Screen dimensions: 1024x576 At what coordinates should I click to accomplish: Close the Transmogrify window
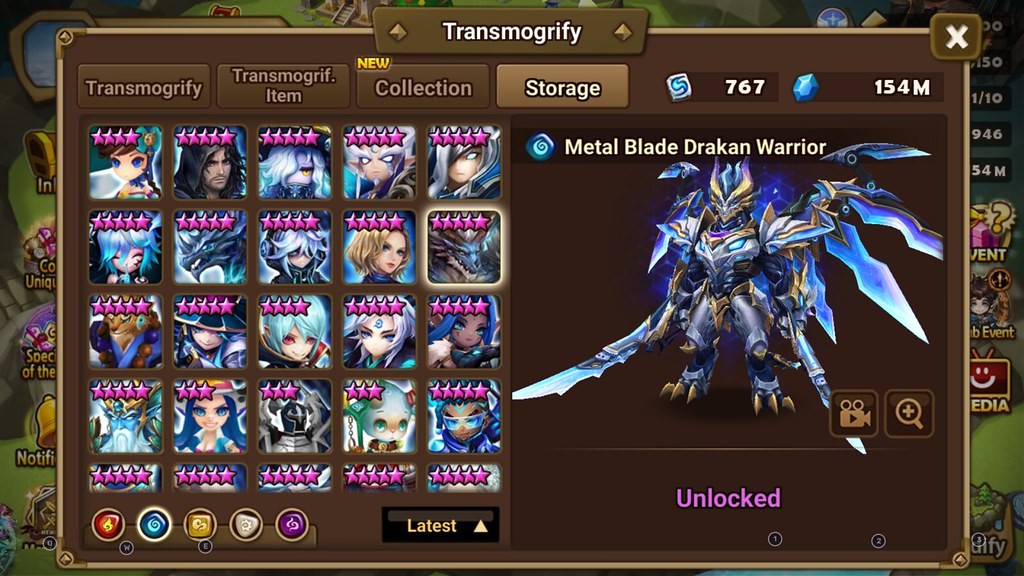[x=956, y=38]
